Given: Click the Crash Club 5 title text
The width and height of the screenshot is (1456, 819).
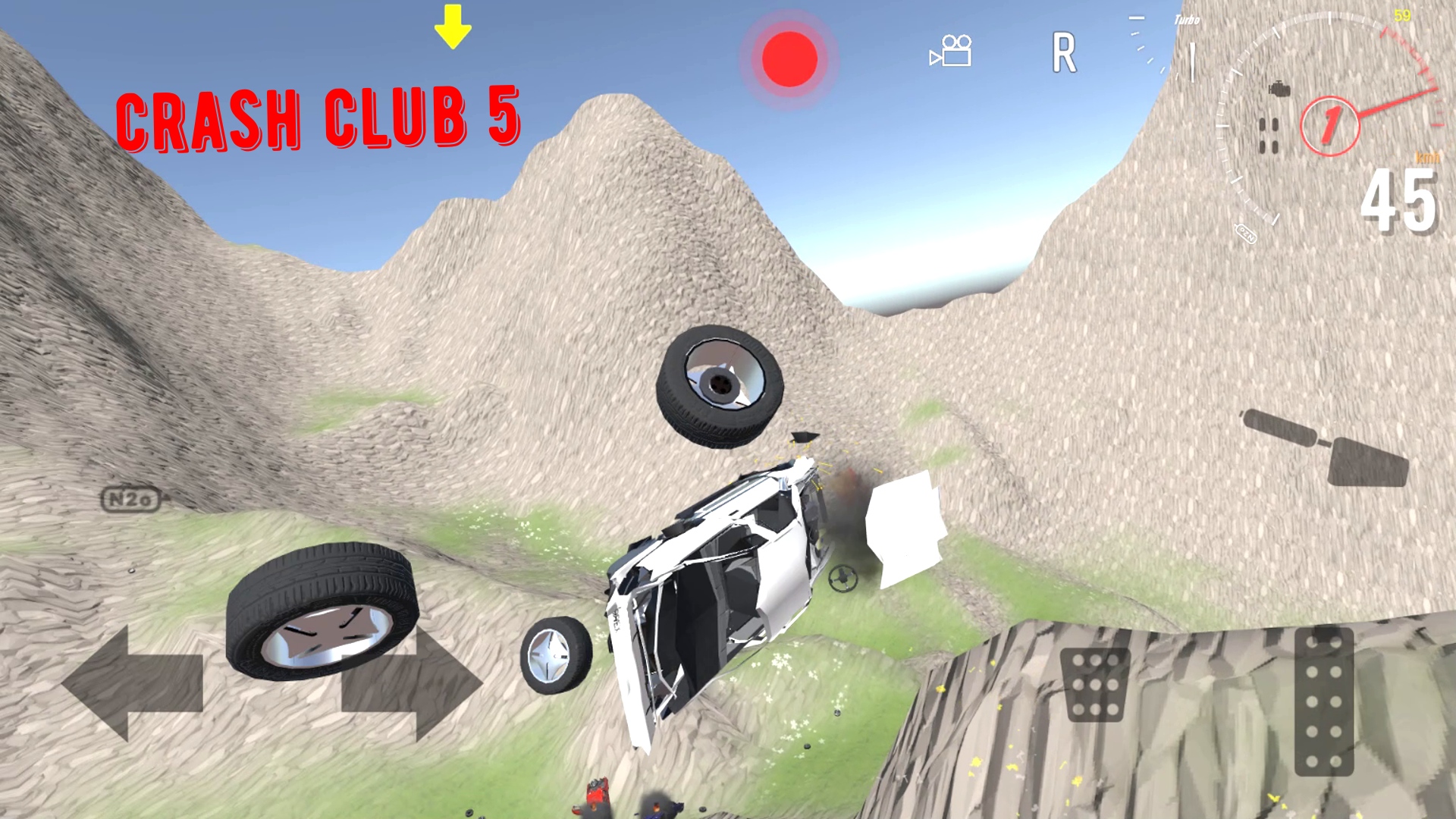Looking at the screenshot, I should tap(322, 118).
